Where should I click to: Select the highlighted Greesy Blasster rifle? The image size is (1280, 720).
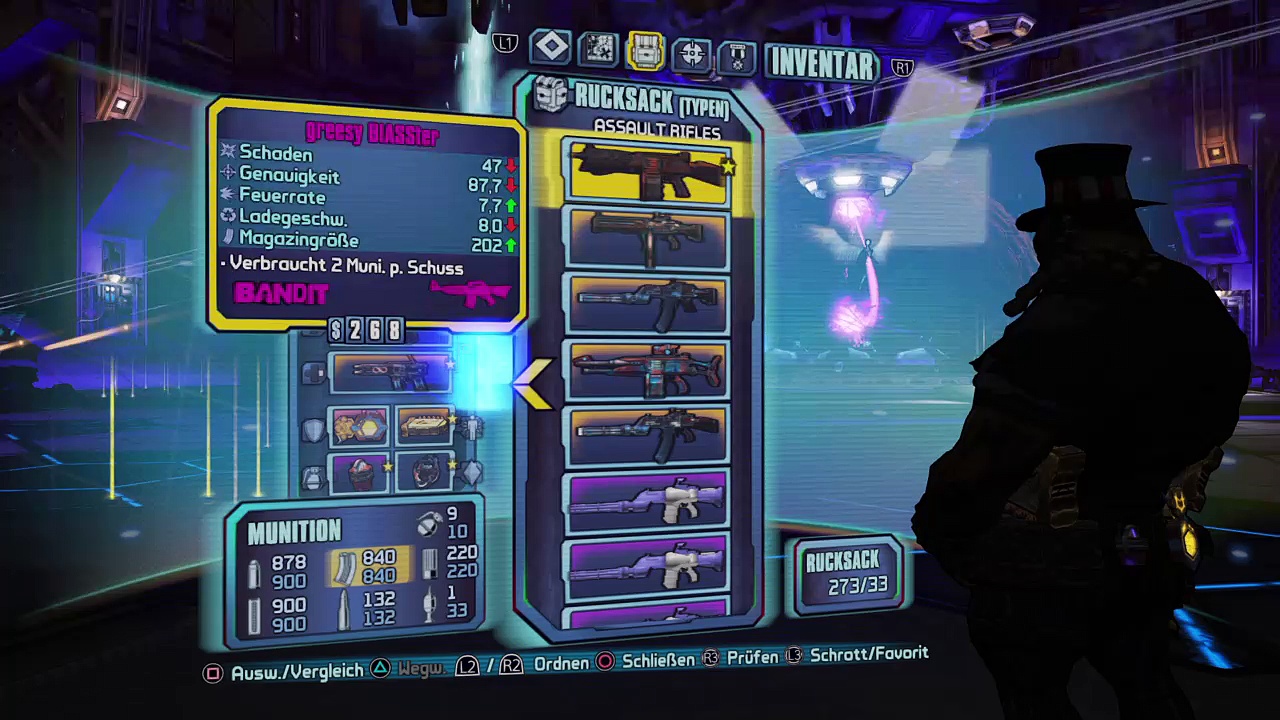pos(648,170)
